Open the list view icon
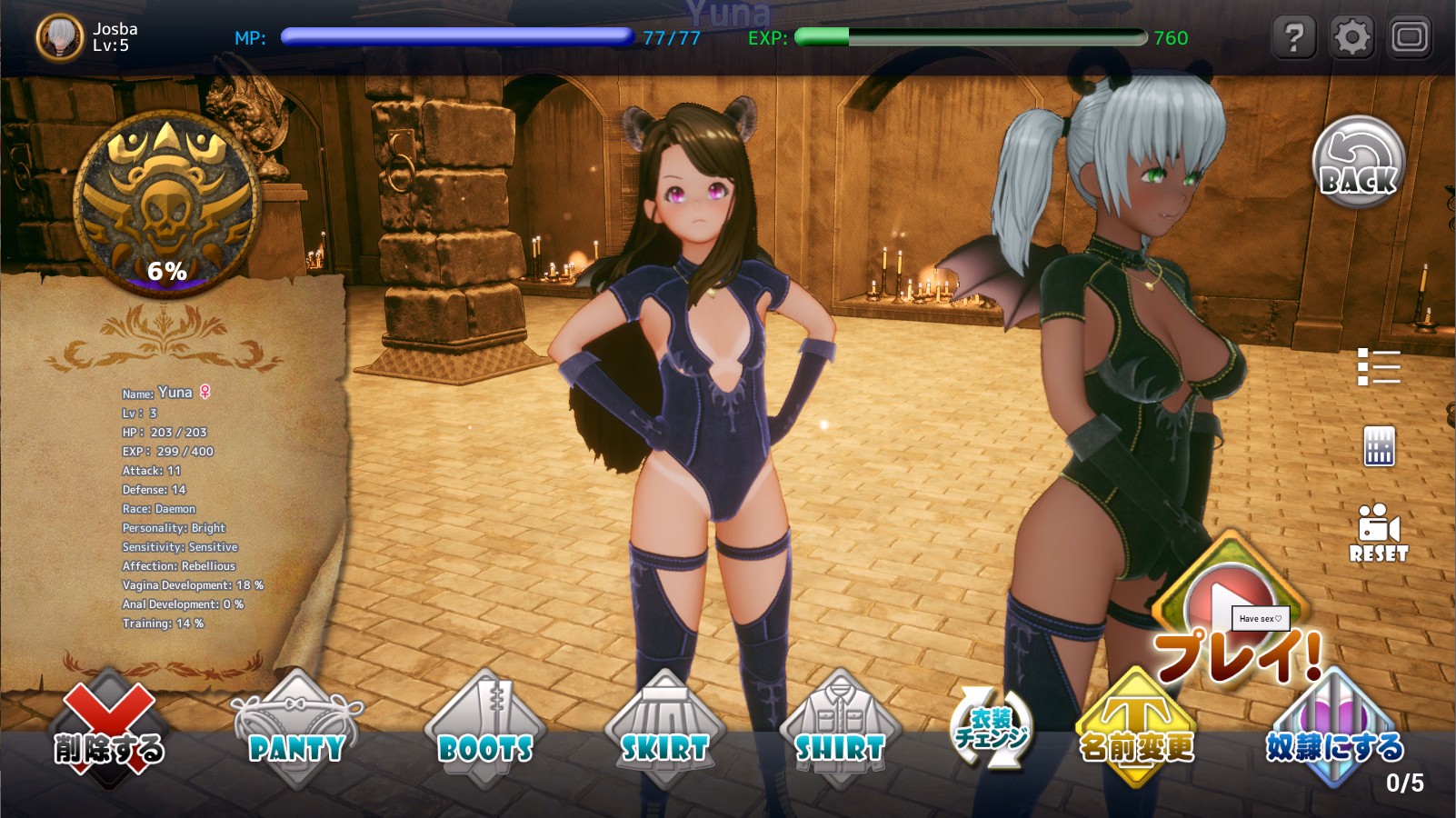Screen dimensions: 1456x818 tap(1378, 367)
